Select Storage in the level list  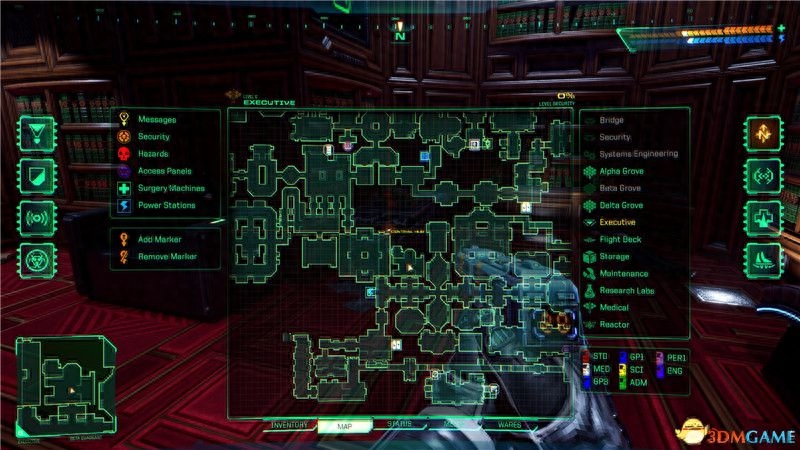pos(614,257)
